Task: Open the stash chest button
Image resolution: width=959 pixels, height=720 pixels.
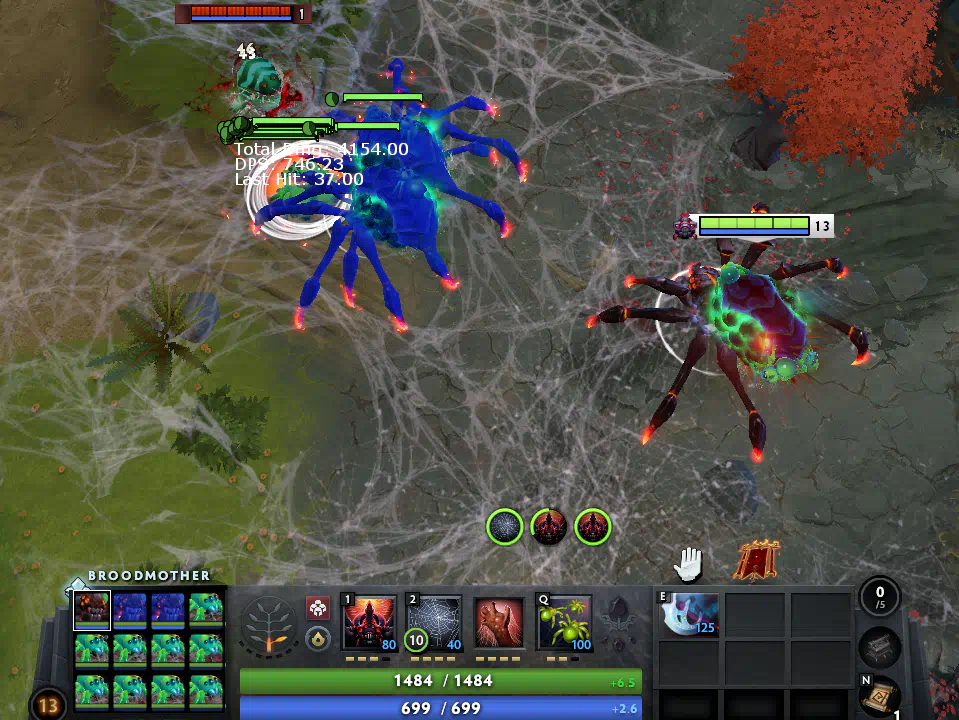Action: coord(880,649)
